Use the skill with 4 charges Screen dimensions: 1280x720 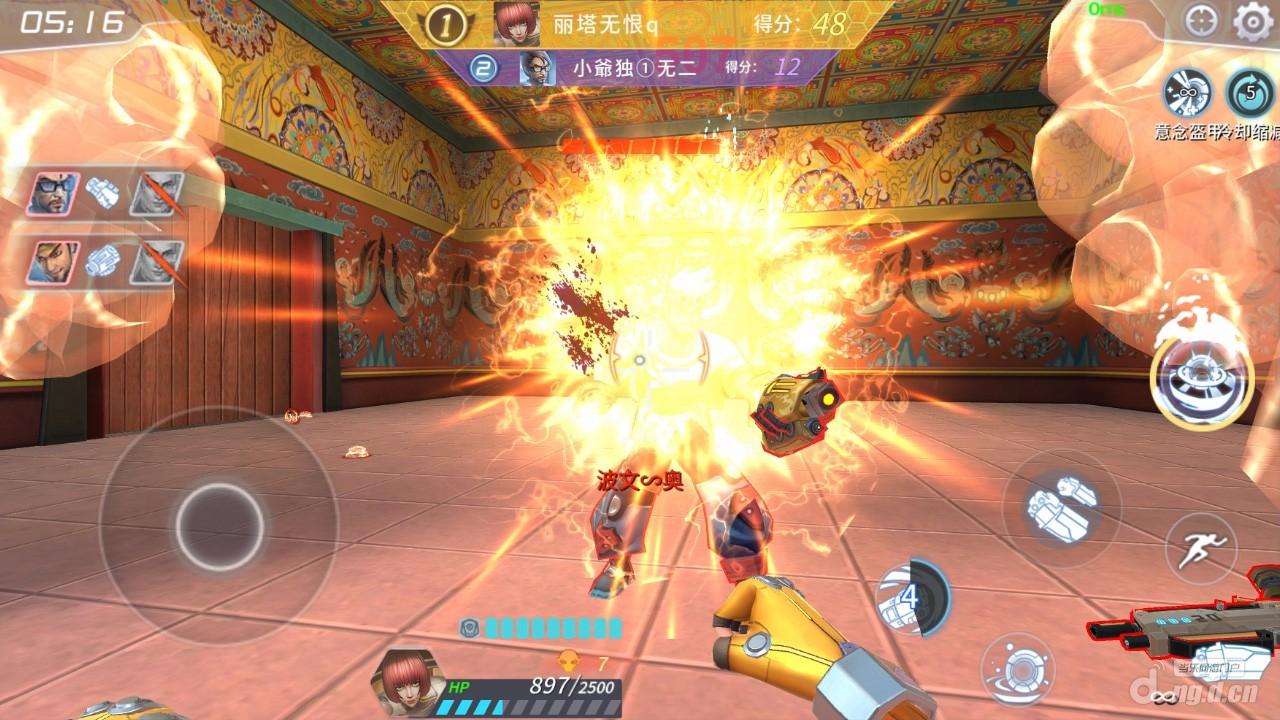[x=910, y=597]
